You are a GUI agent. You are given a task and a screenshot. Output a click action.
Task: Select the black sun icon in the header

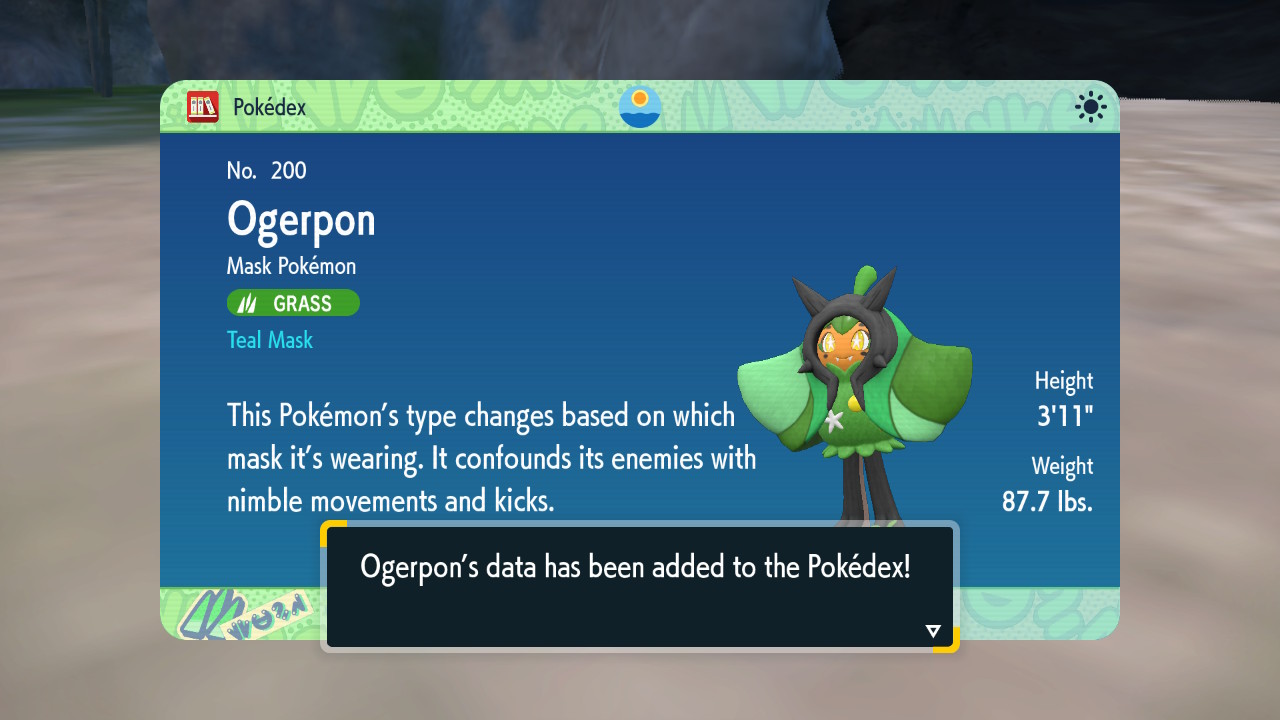click(x=1090, y=107)
